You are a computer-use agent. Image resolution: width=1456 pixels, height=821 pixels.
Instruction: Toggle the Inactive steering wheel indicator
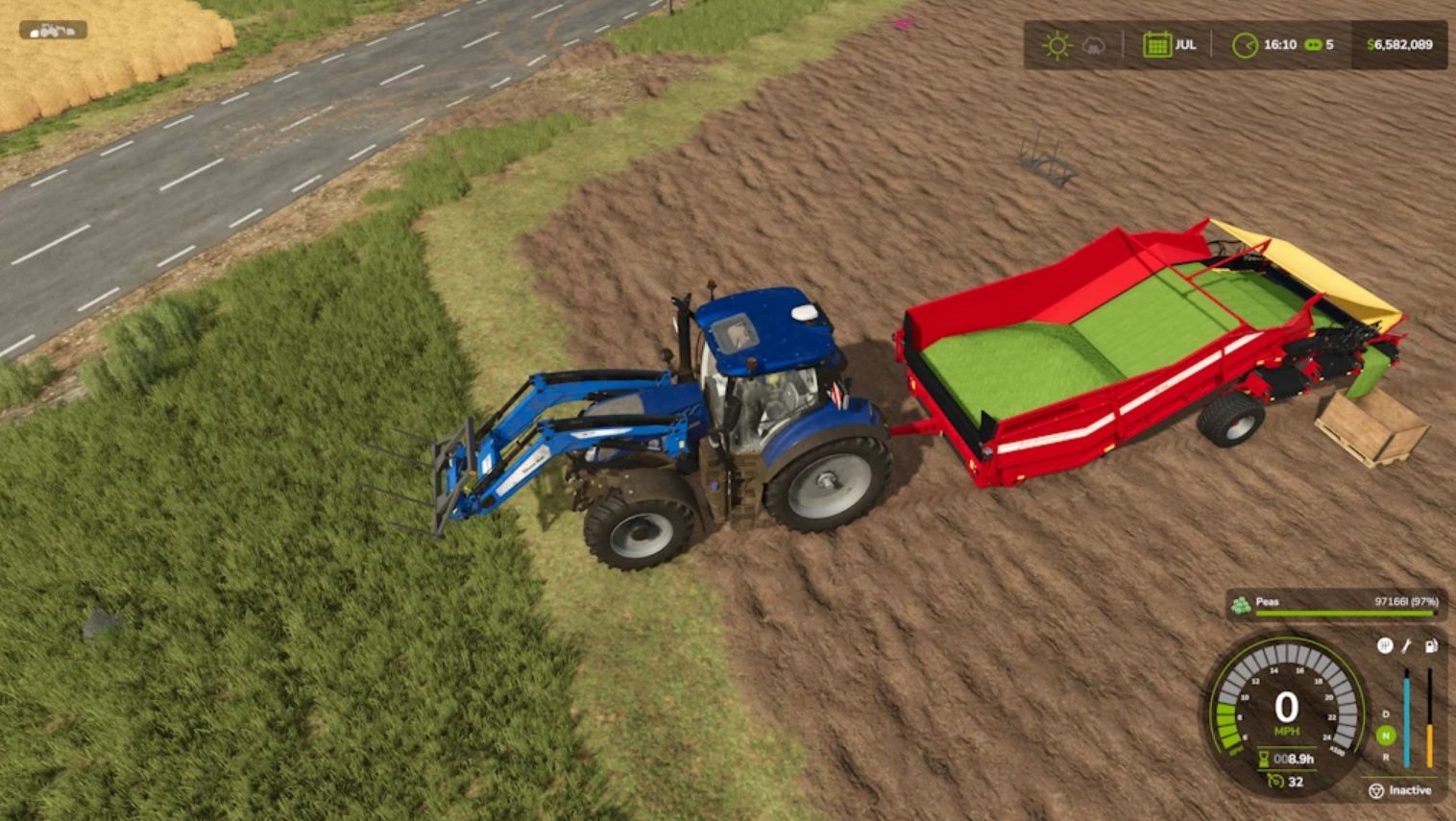[x=1376, y=790]
